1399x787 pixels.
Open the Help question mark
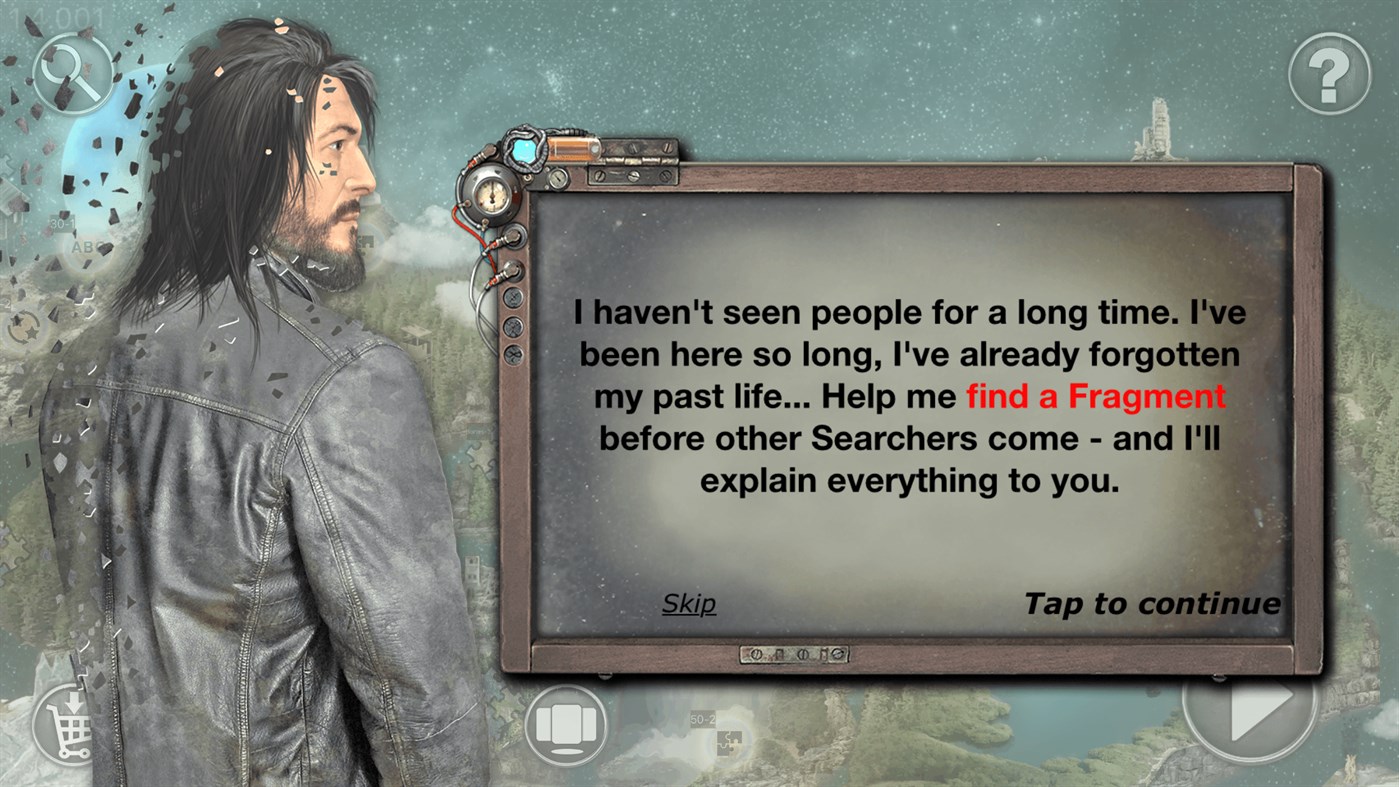coord(1327,75)
